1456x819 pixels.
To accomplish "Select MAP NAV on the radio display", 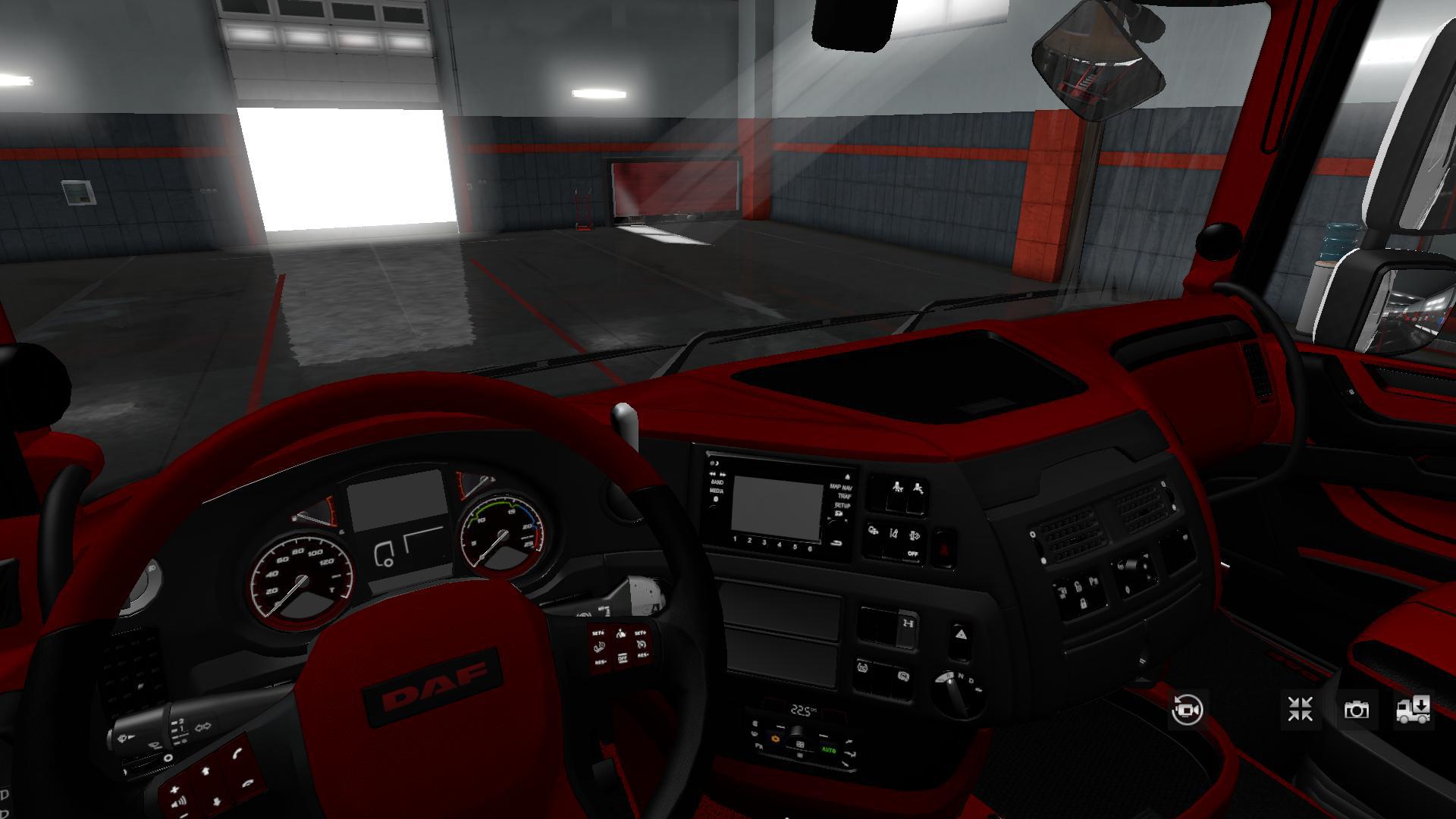I will pos(840,488).
